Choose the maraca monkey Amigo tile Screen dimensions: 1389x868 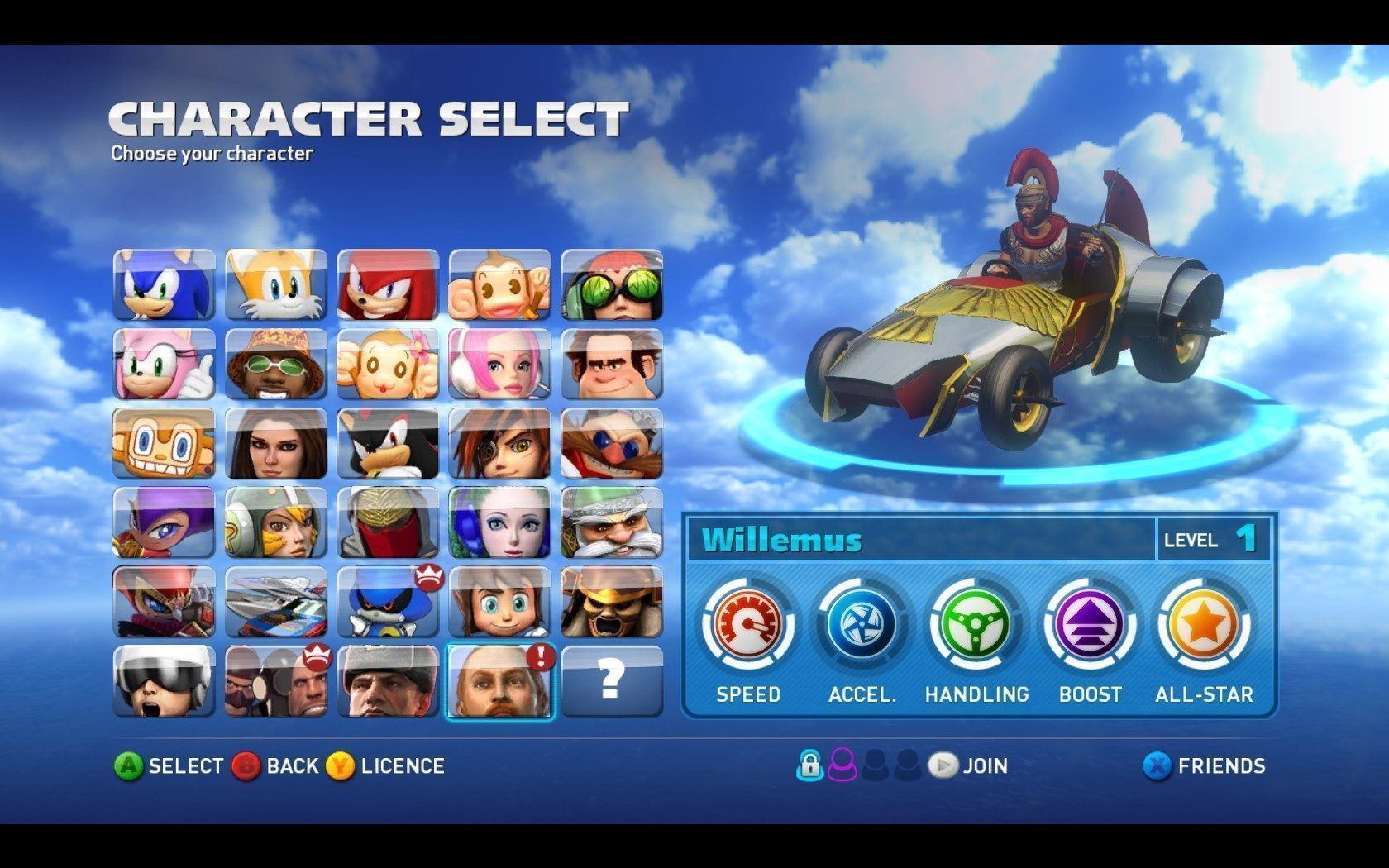[164, 443]
